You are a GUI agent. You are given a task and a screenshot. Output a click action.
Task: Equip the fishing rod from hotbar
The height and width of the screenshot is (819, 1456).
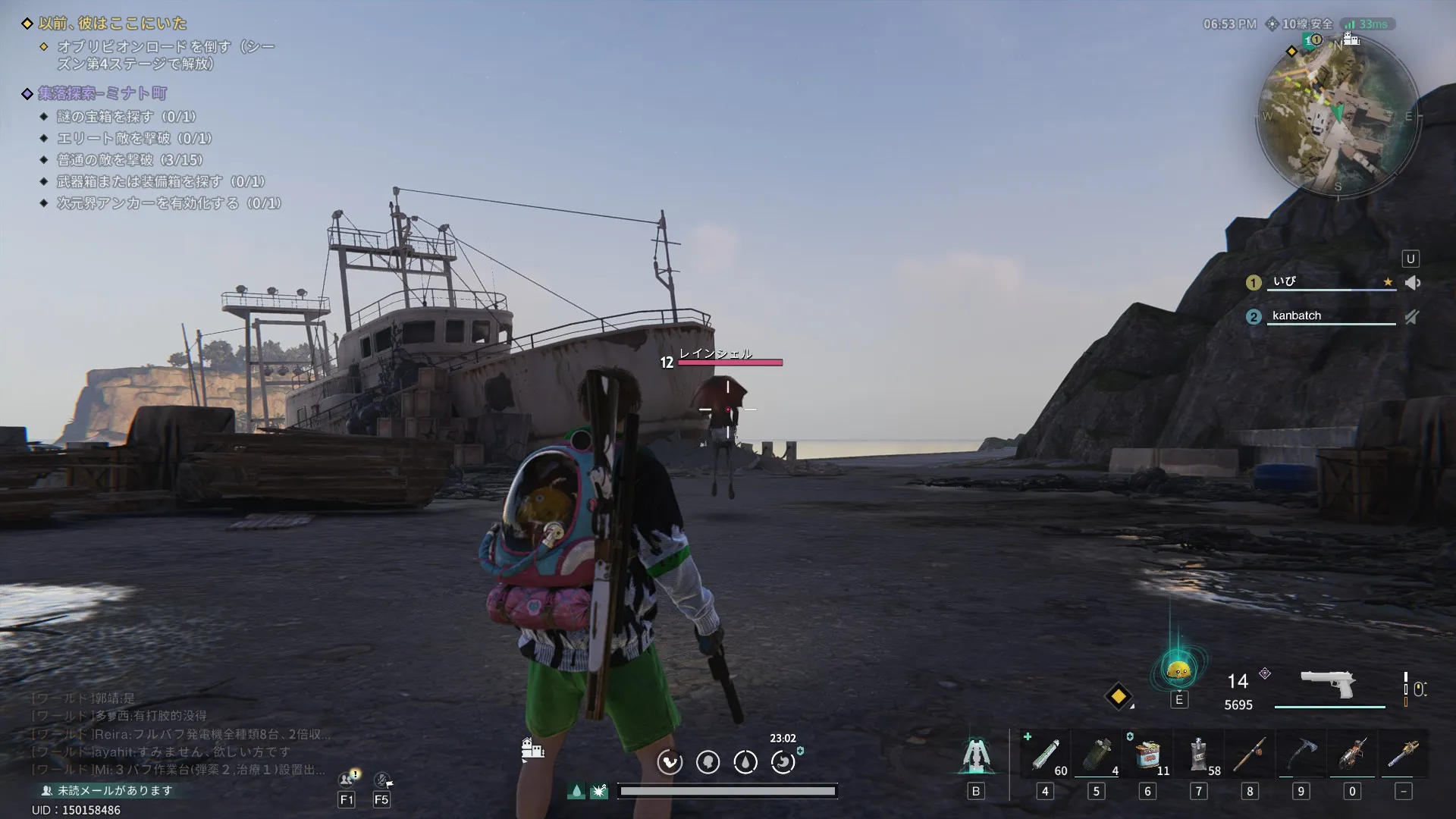click(x=1250, y=755)
